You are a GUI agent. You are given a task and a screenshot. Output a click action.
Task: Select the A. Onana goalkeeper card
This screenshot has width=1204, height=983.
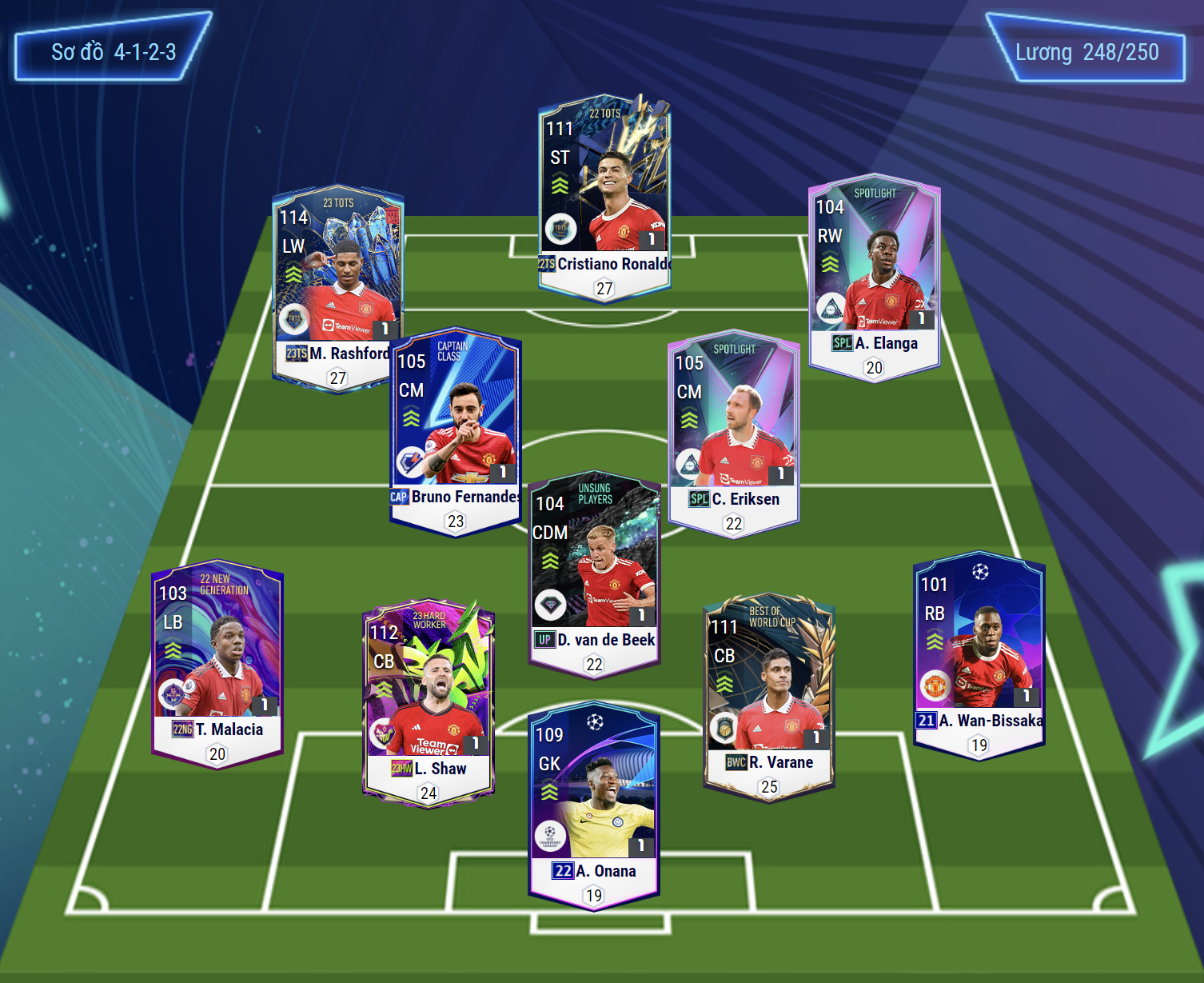(594, 804)
